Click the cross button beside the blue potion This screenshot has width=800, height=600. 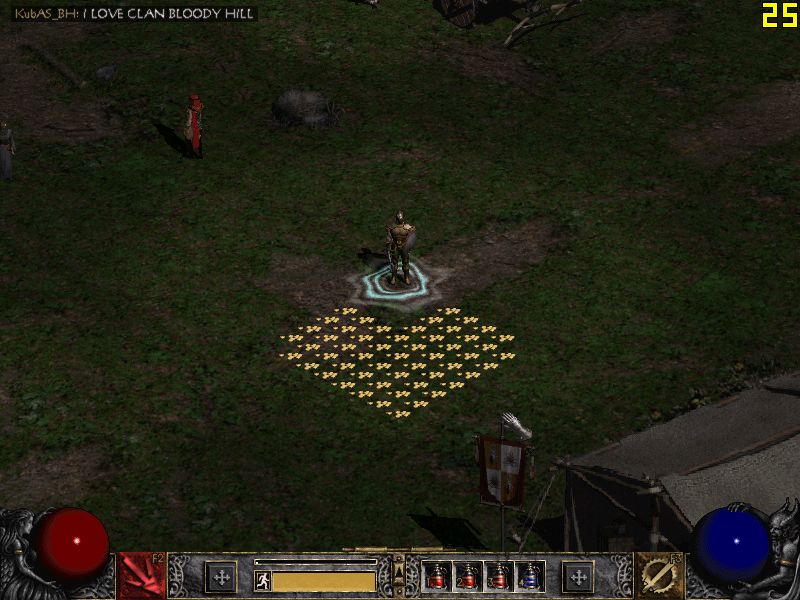tap(578, 577)
